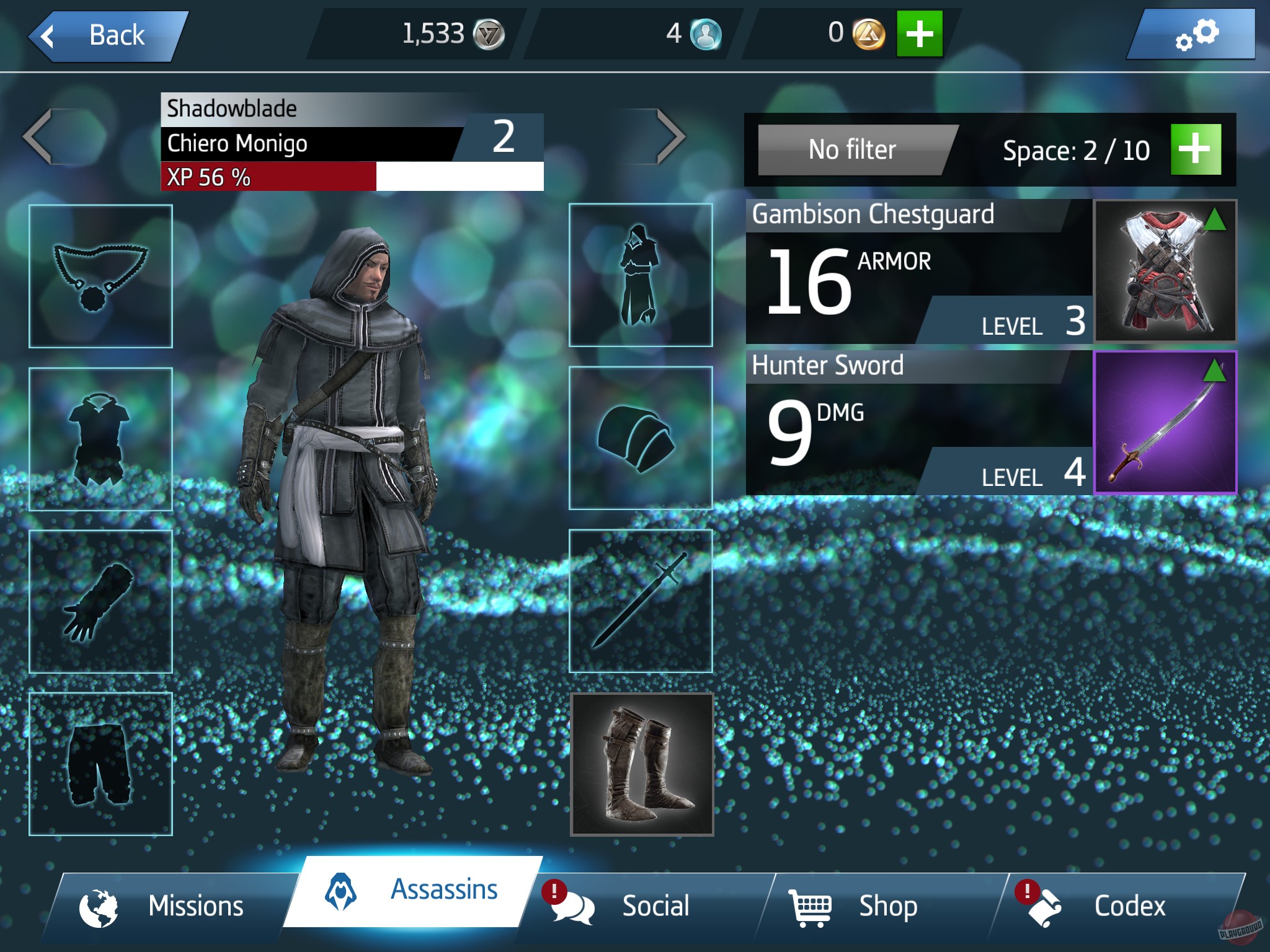Add premium currency with the green plus

[919, 35]
